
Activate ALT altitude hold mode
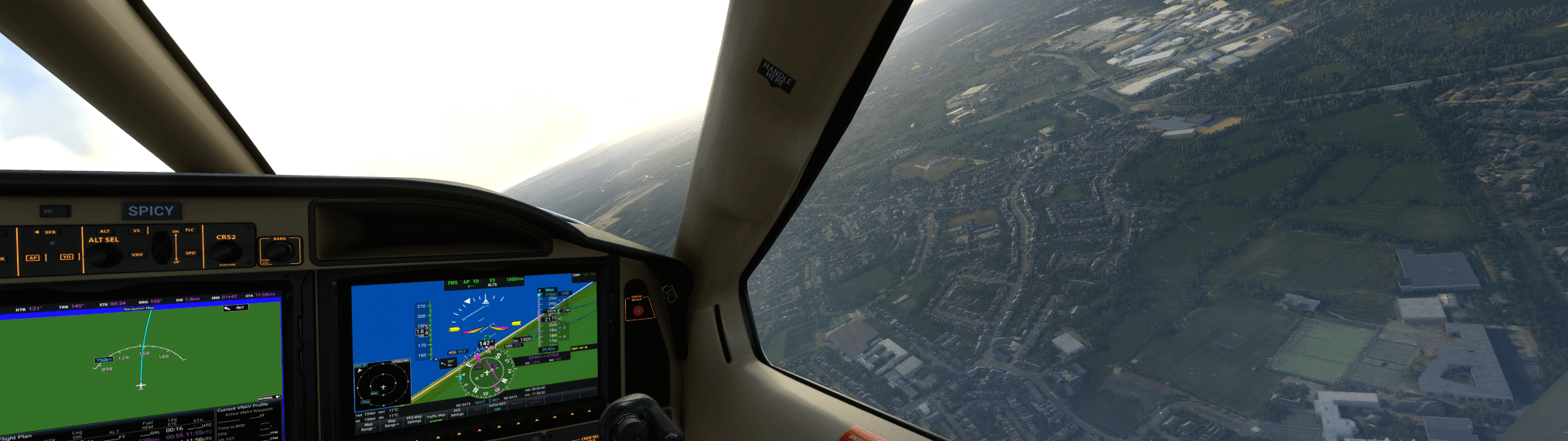(104, 231)
